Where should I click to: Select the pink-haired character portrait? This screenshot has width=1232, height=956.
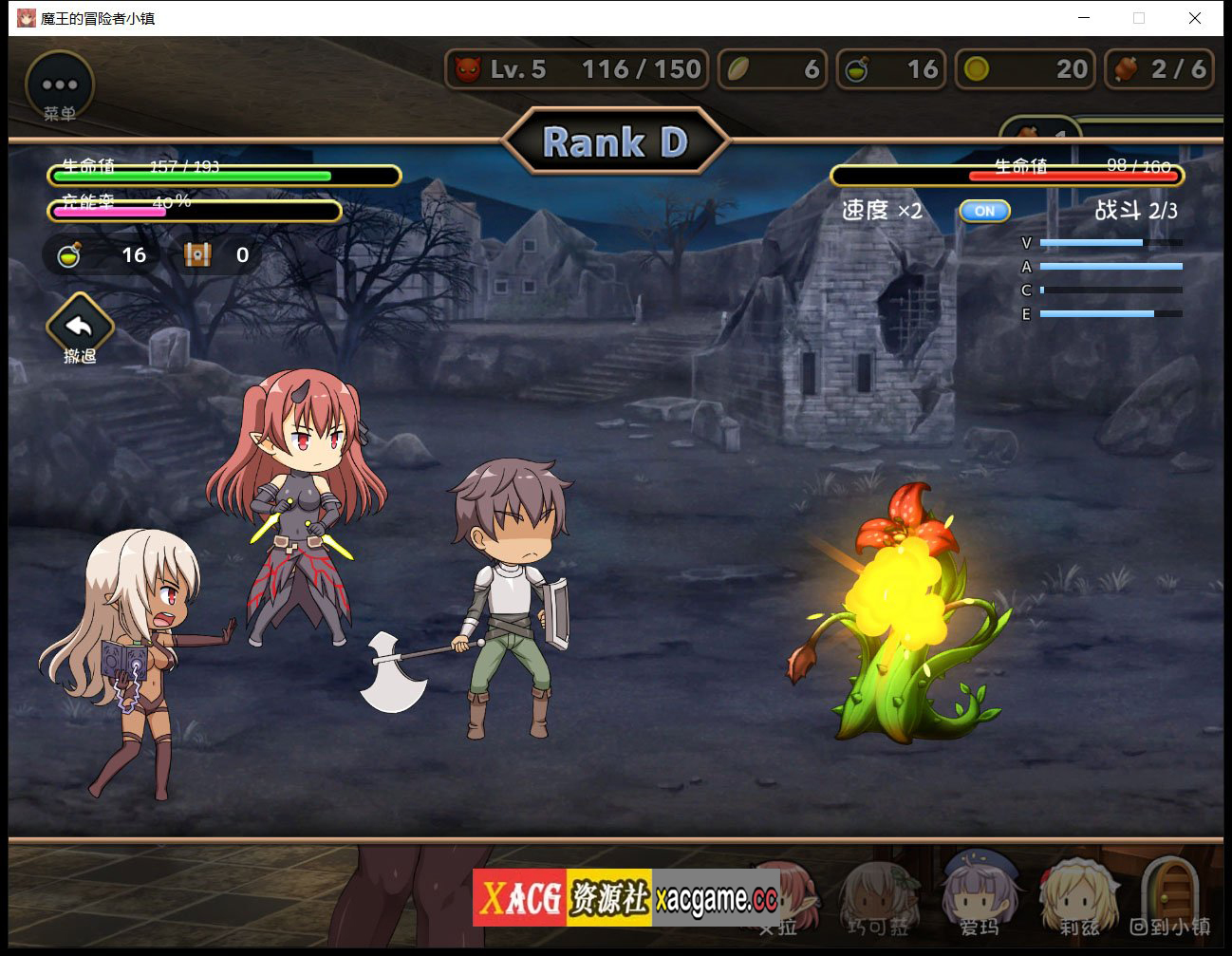[x=787, y=898]
